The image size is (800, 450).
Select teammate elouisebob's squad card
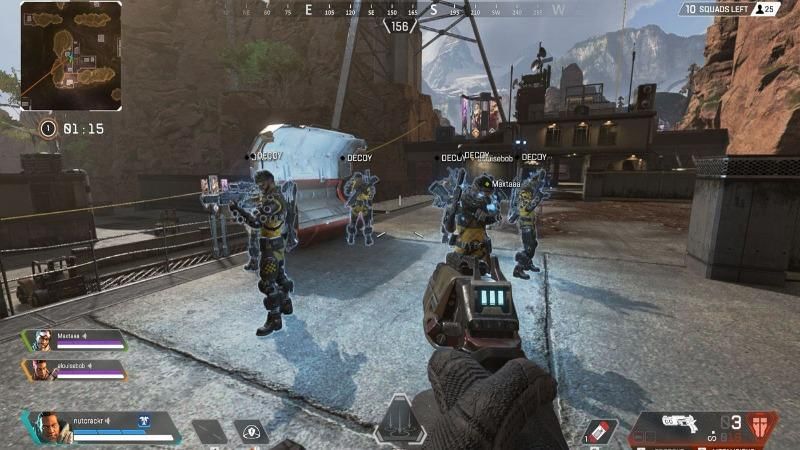coord(75,370)
